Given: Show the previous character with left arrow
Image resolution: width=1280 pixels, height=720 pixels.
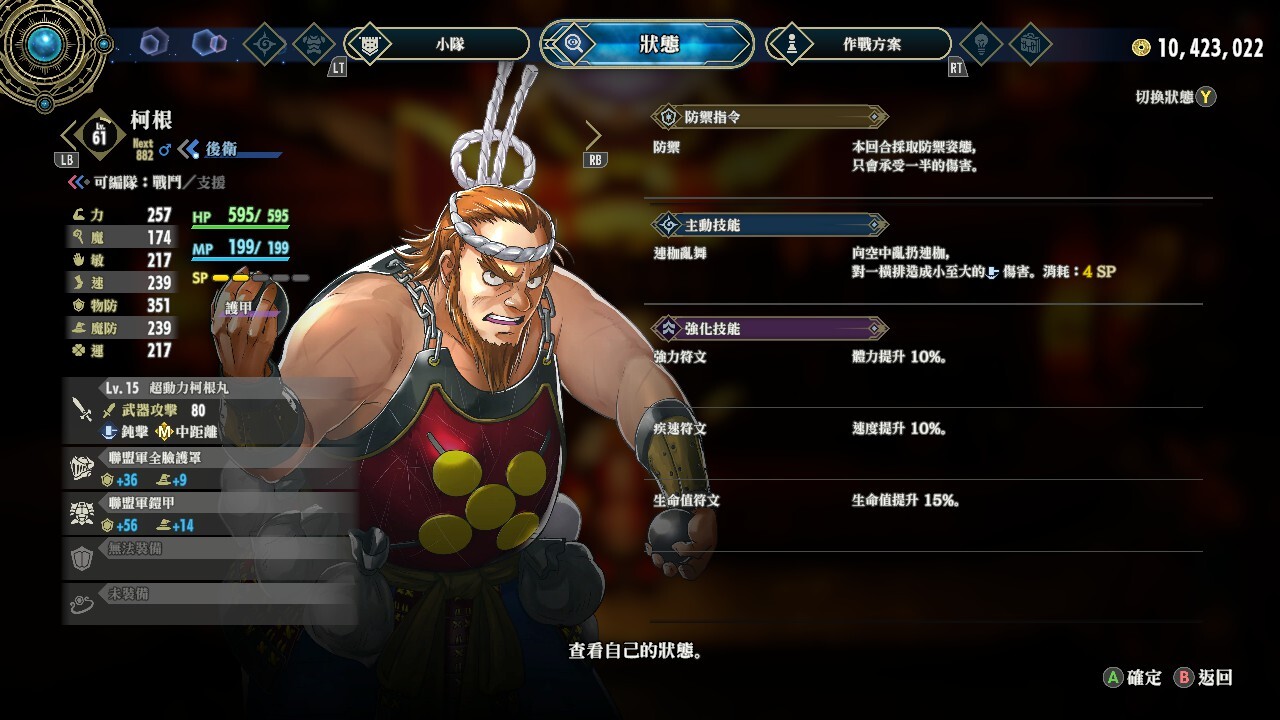Looking at the screenshot, I should tap(69, 135).
